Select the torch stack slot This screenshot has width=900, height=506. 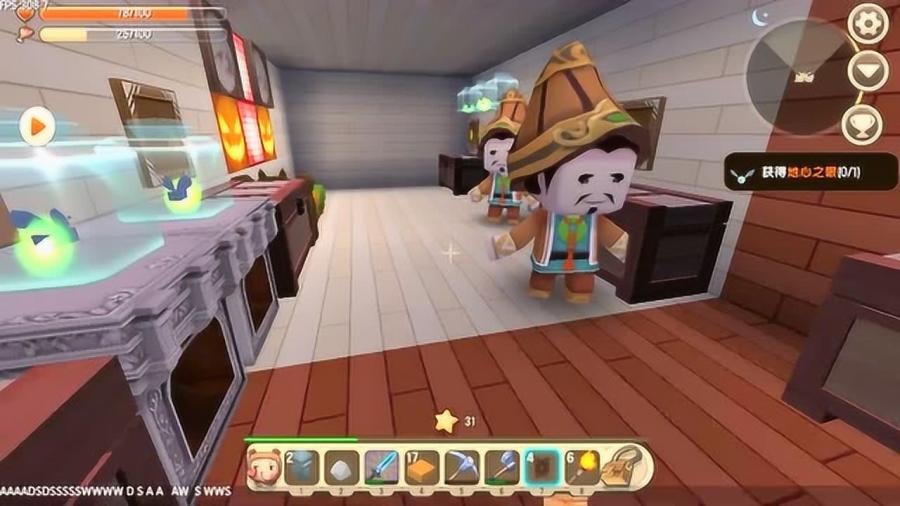(581, 467)
